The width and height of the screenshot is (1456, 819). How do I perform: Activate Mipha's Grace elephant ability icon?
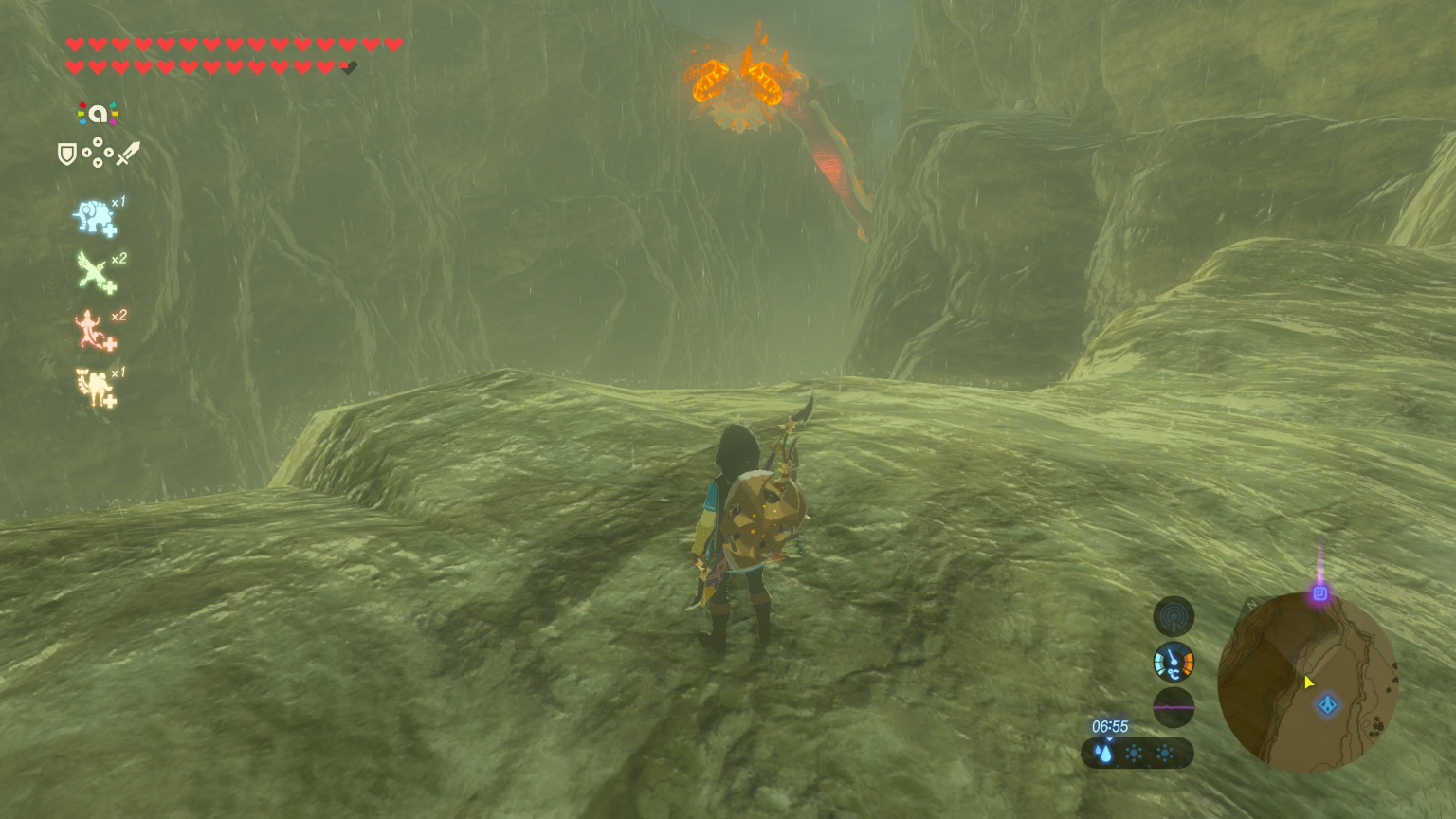click(95, 217)
